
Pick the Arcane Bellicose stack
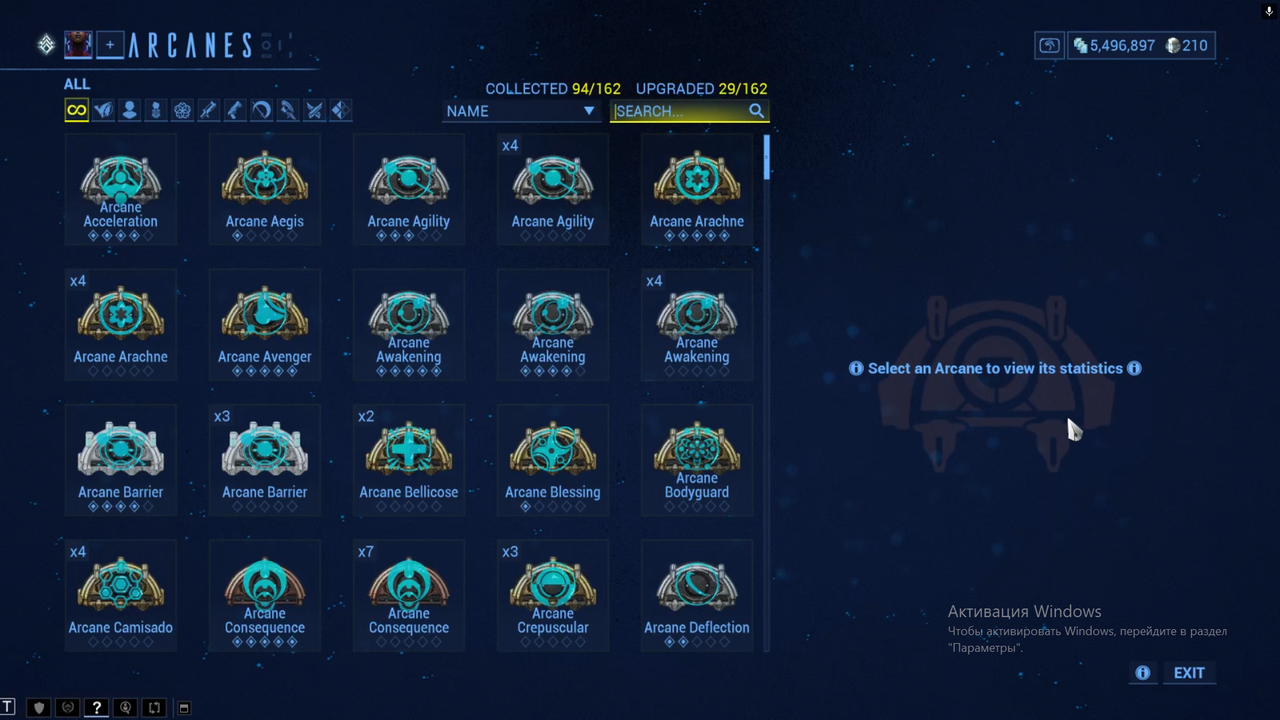pyautogui.click(x=409, y=459)
